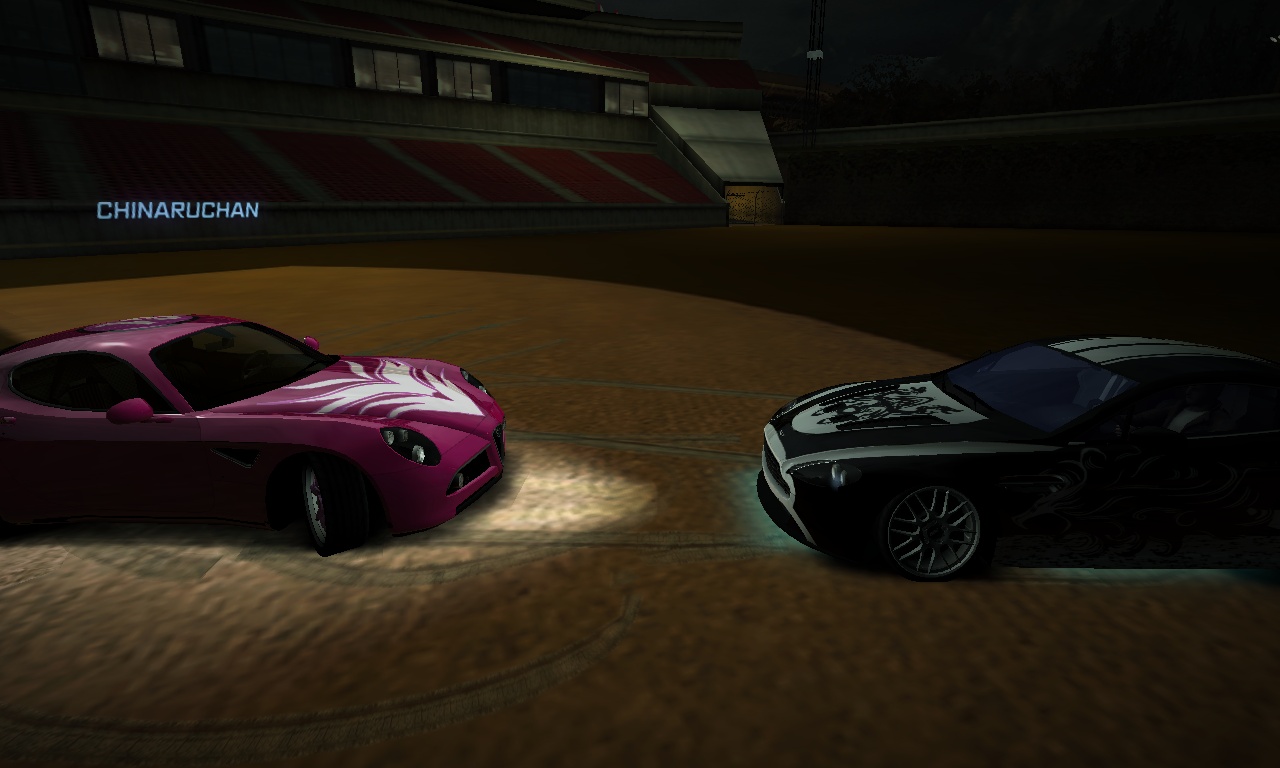
Task: Select the CHINARUCHAN player name tag
Action: click(x=178, y=210)
